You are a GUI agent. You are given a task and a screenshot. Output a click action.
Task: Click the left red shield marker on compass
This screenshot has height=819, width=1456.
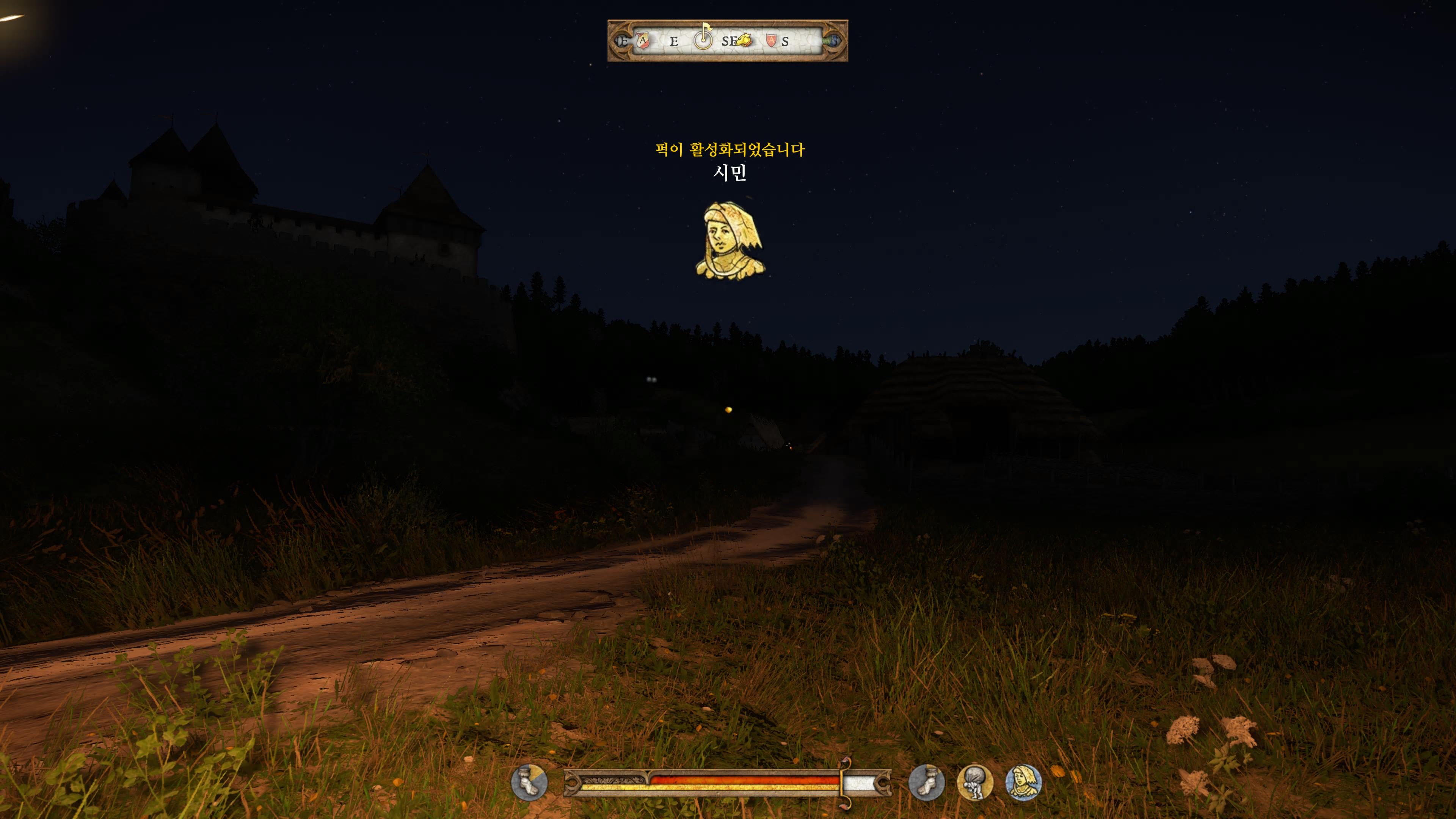(643, 42)
